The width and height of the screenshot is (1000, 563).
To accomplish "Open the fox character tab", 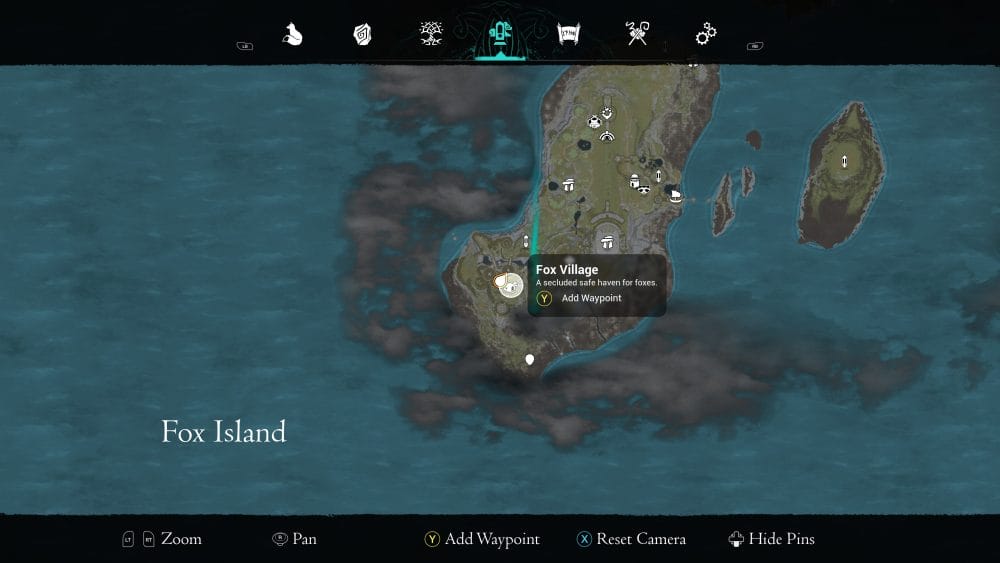I will pyautogui.click(x=293, y=36).
